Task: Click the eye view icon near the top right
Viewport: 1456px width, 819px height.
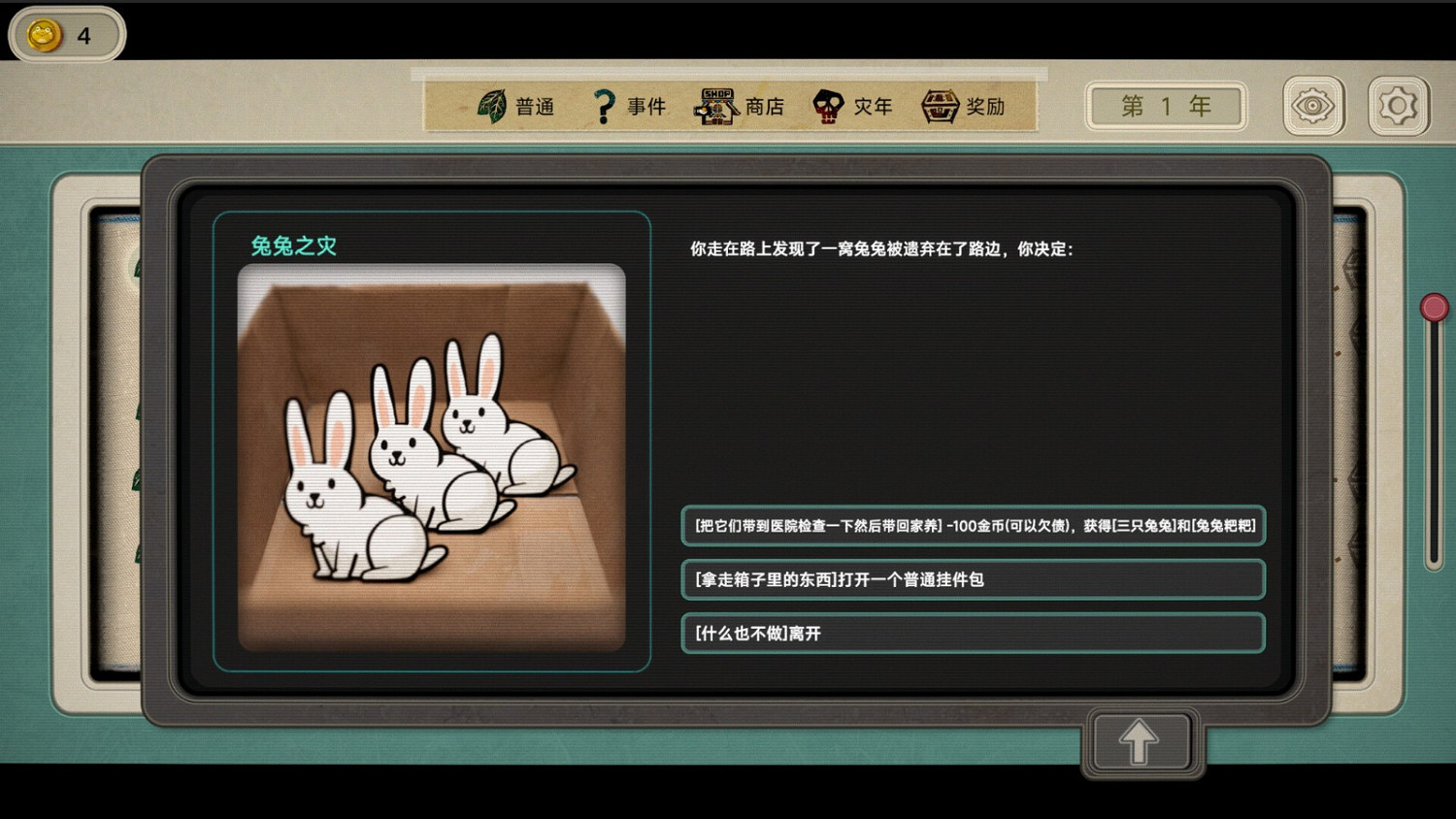Action: click(1312, 104)
